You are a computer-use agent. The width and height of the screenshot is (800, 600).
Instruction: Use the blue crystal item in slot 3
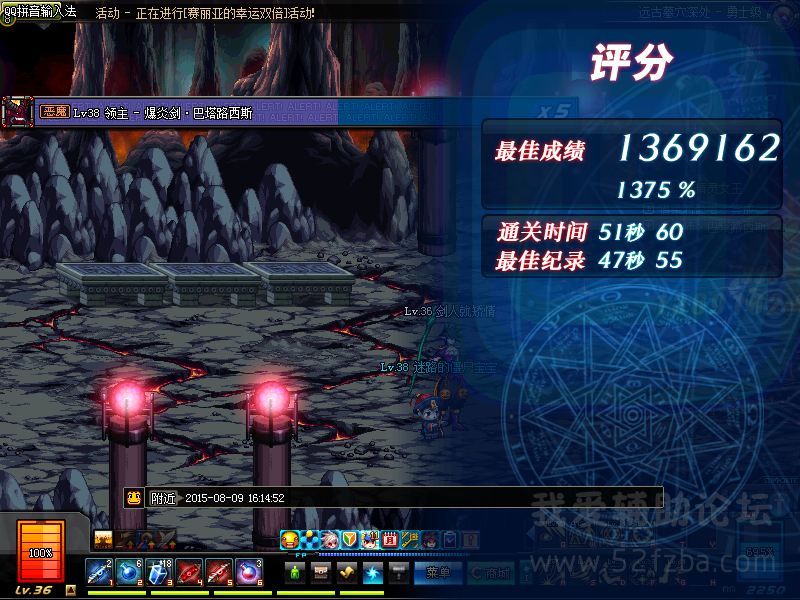coord(160,573)
